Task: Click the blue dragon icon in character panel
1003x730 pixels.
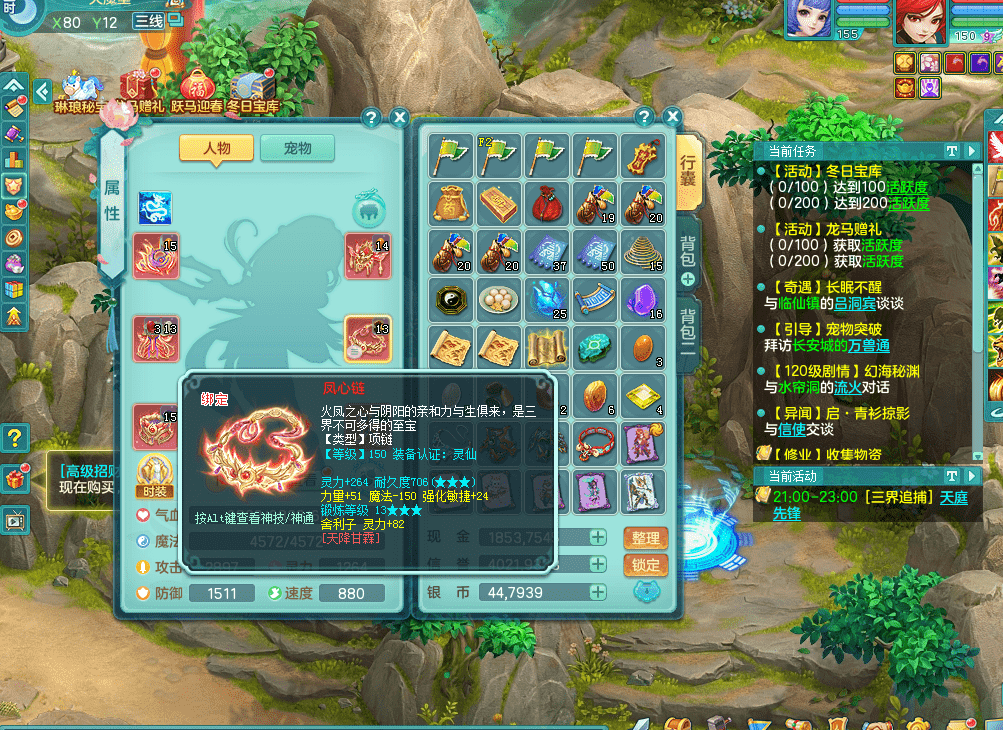Action: [x=155, y=208]
